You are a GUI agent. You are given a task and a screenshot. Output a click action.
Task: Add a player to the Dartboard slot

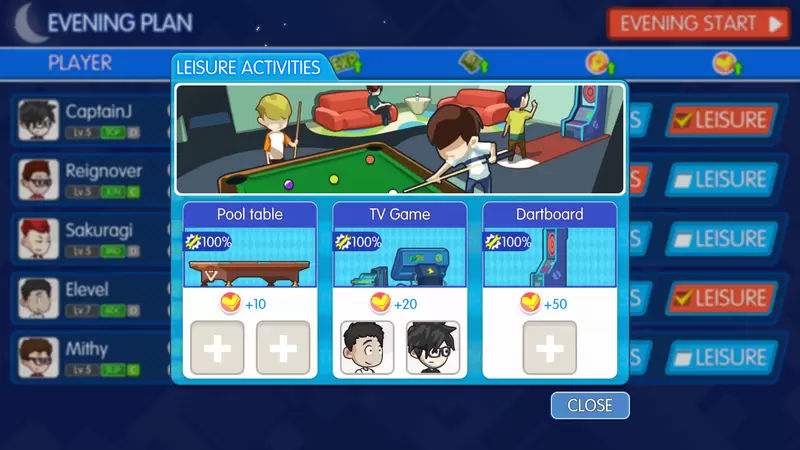(550, 348)
